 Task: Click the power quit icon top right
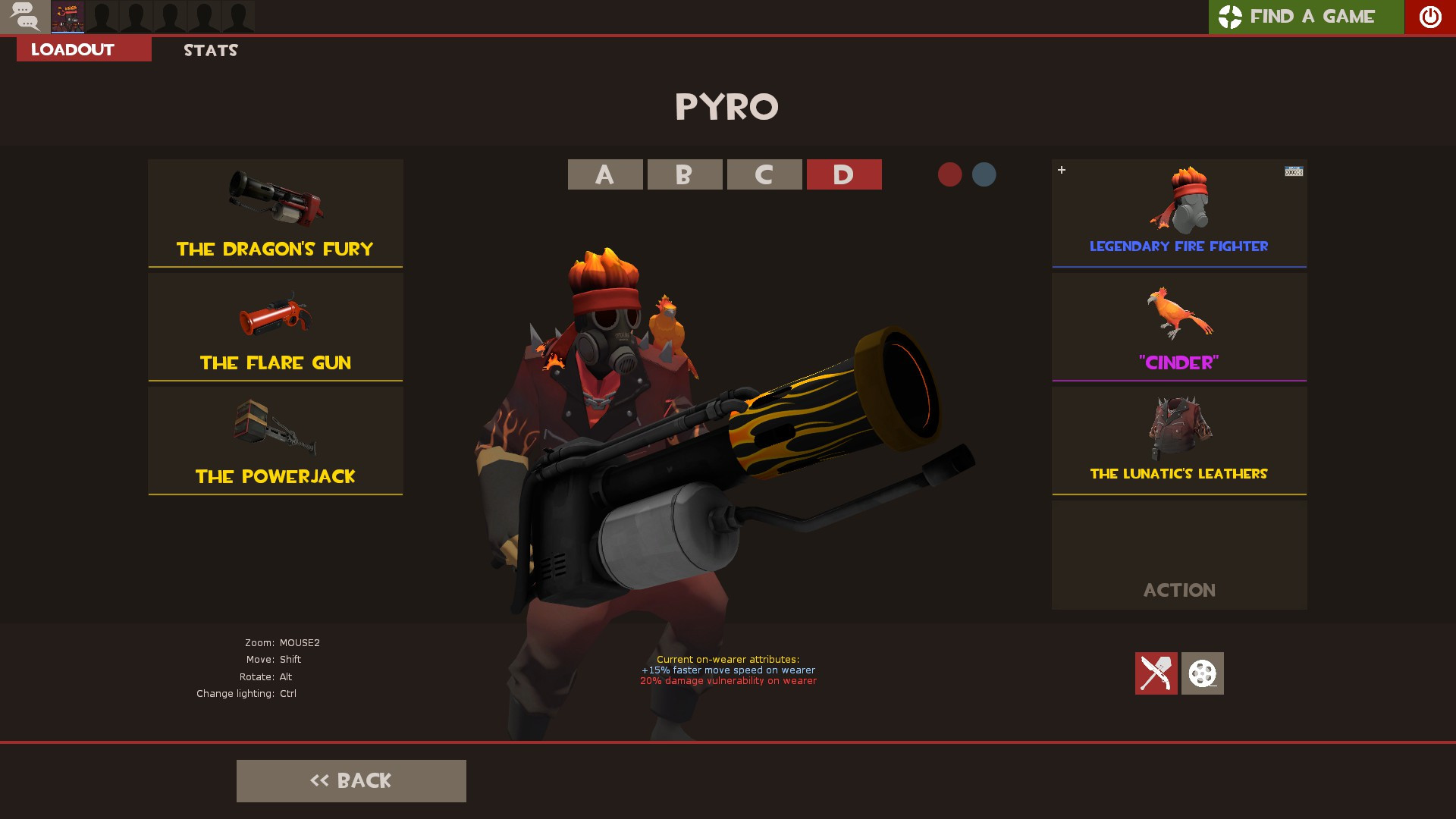(x=1429, y=17)
